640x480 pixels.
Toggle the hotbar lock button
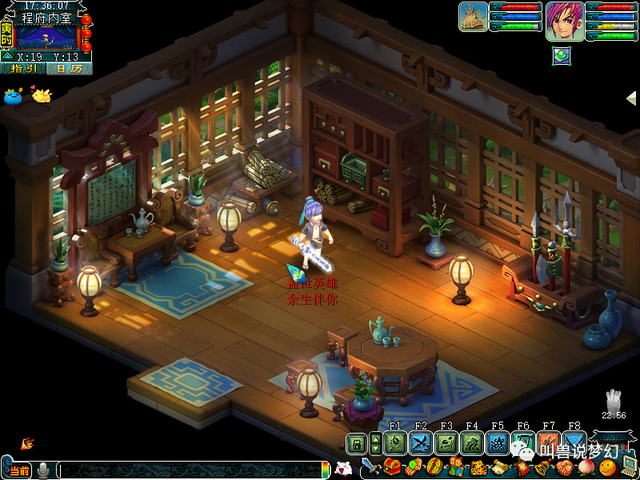tap(356, 443)
